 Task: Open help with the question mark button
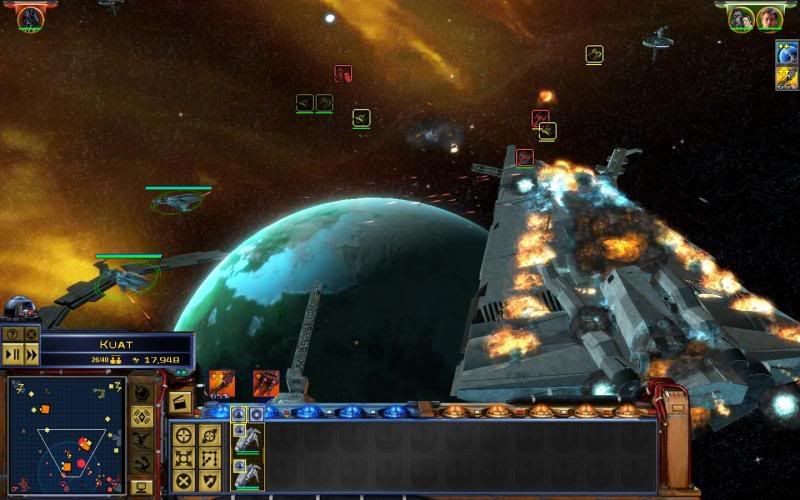point(13,334)
